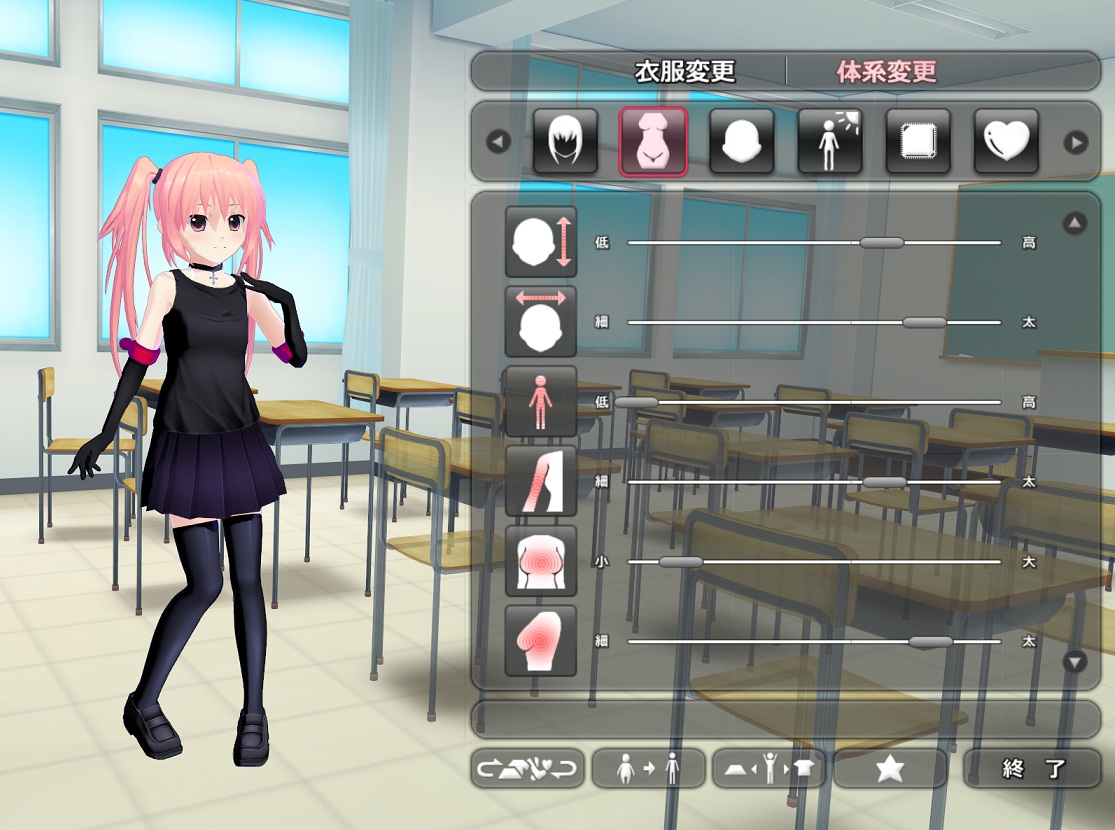Screen dimensions: 1115x830
Task: Click the small-to-tall figure button
Action: coord(649,769)
